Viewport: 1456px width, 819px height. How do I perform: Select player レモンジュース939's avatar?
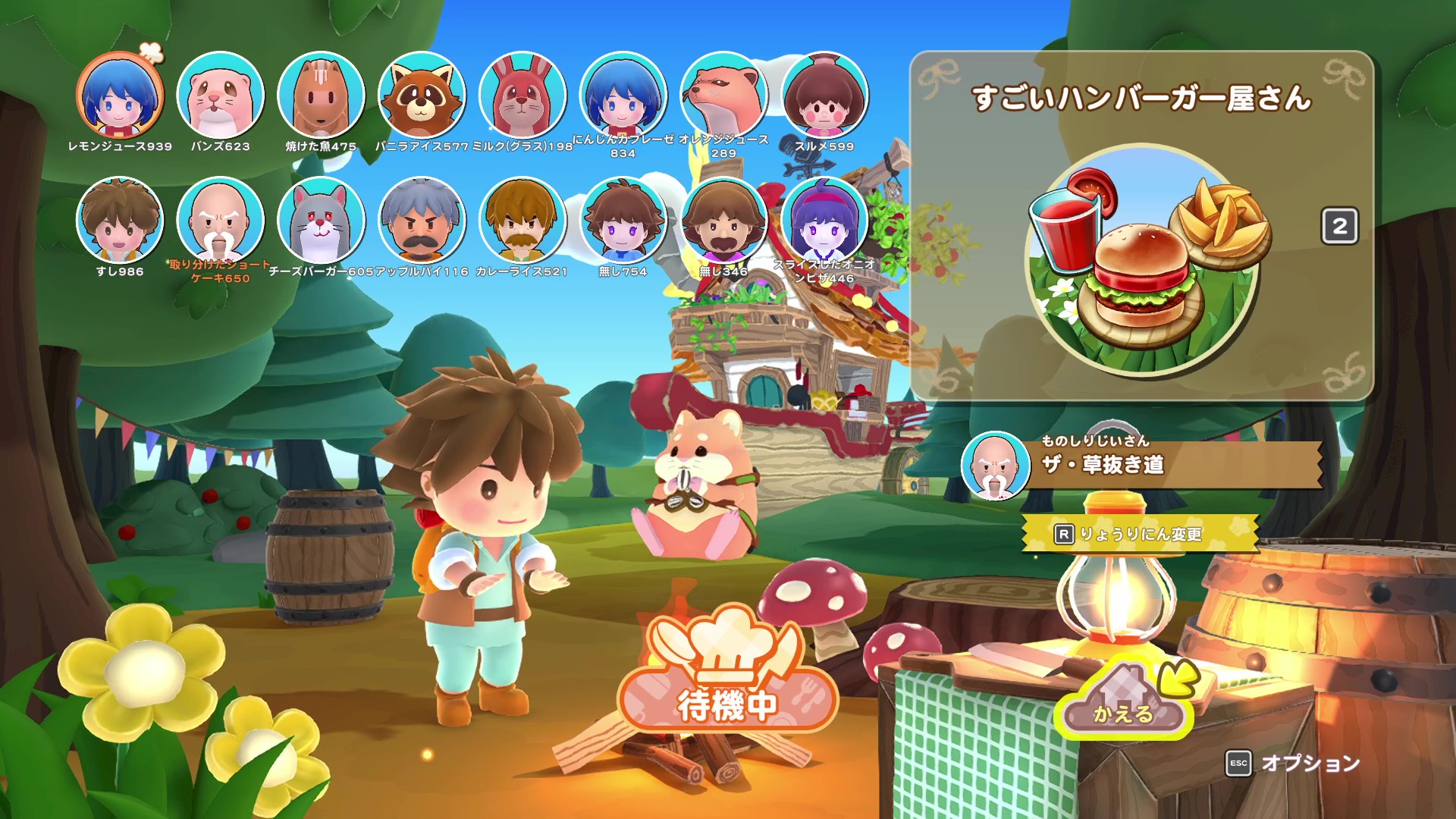[x=120, y=96]
